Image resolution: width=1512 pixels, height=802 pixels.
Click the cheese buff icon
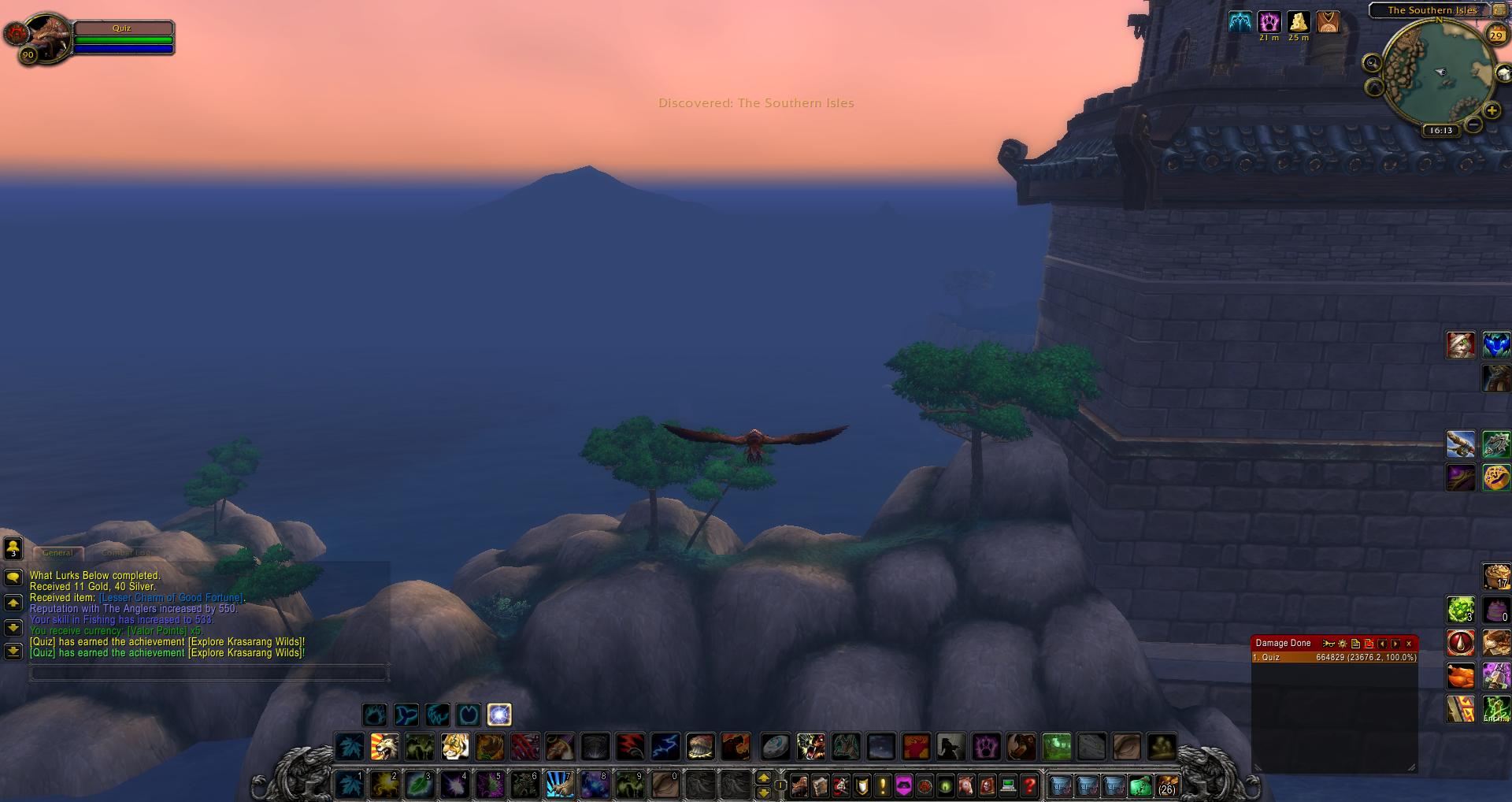click(1298, 22)
